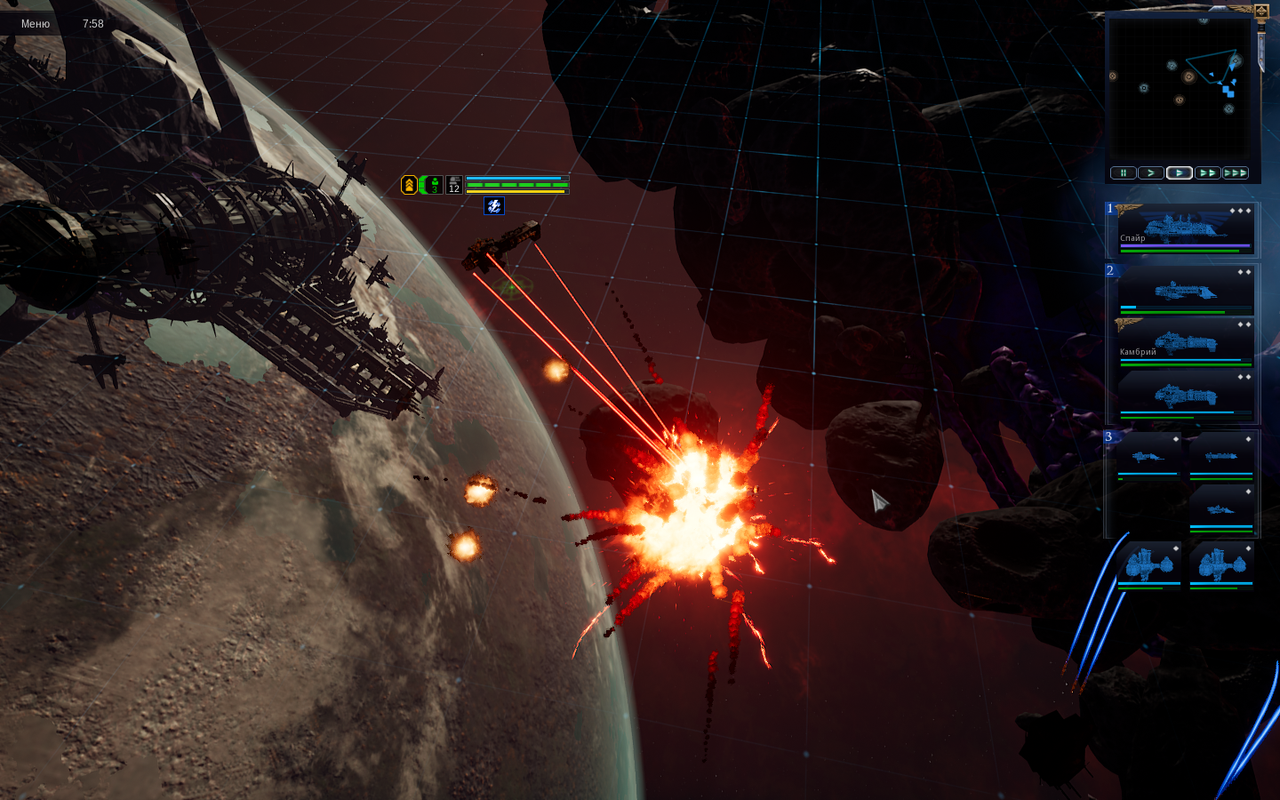Select the ship card named Камбрий

point(1186,343)
